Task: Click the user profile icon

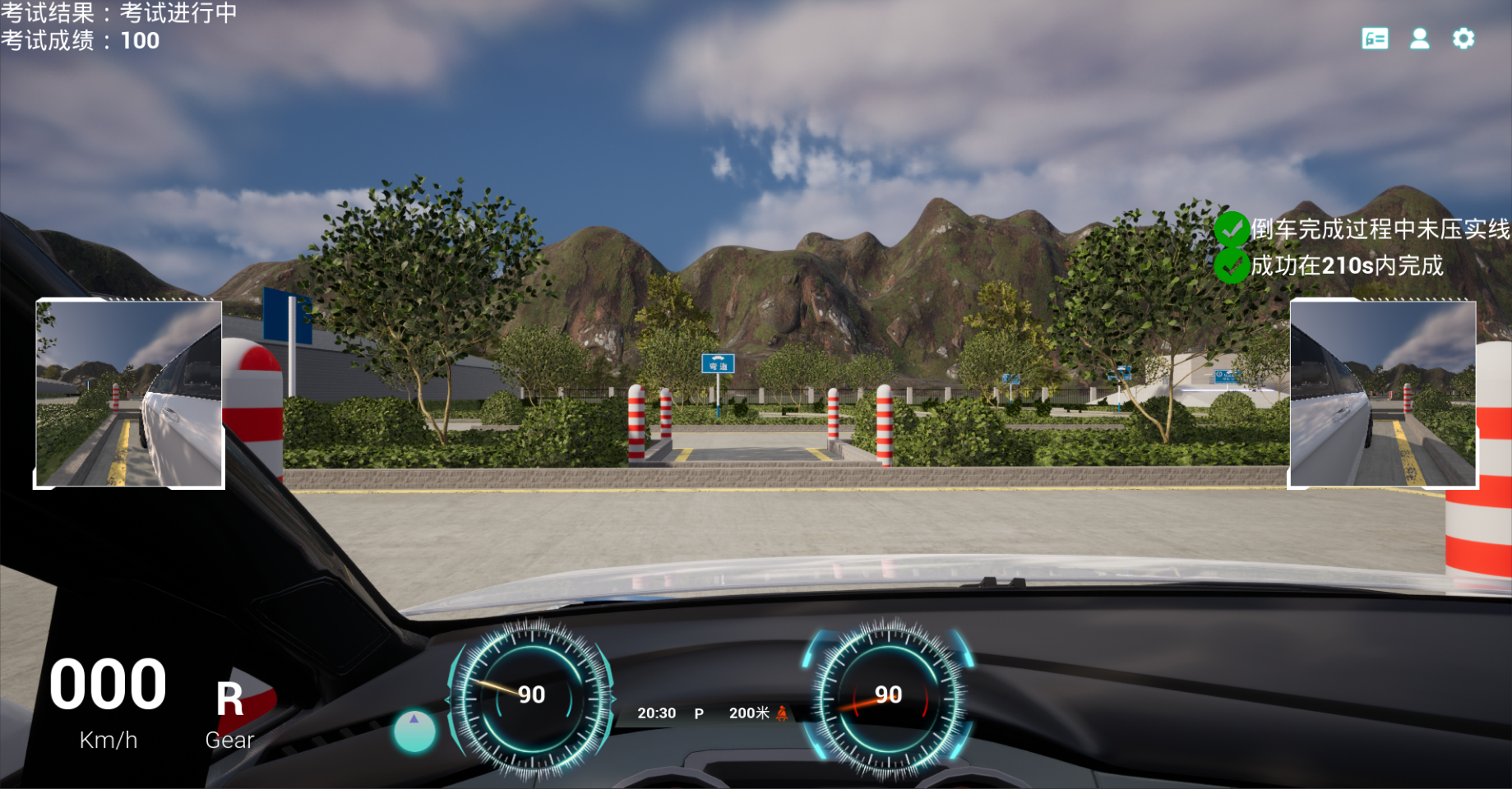Action: [x=1419, y=39]
